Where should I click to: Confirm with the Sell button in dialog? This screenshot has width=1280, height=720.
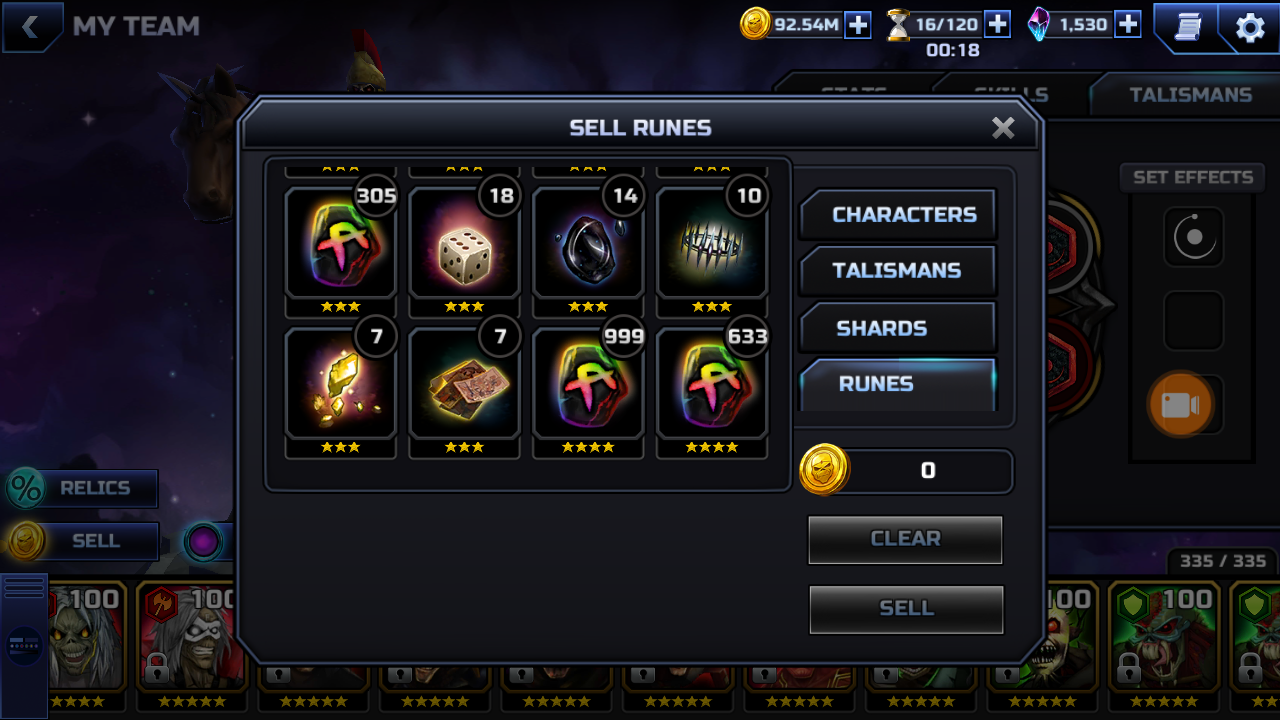point(905,608)
